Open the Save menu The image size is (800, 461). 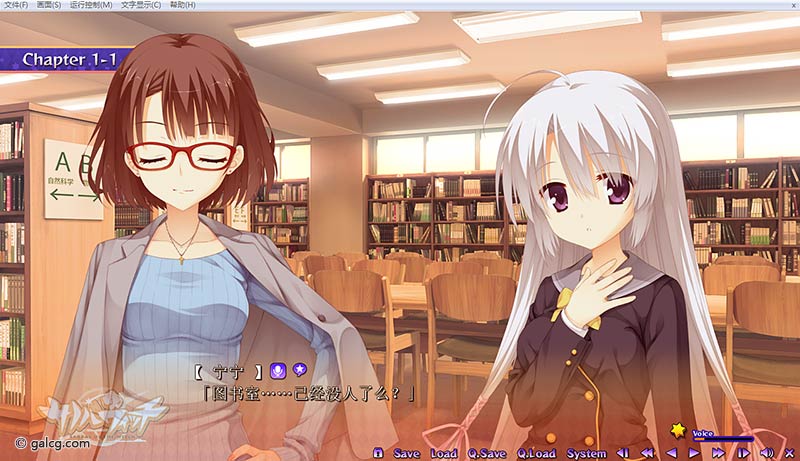coord(407,453)
